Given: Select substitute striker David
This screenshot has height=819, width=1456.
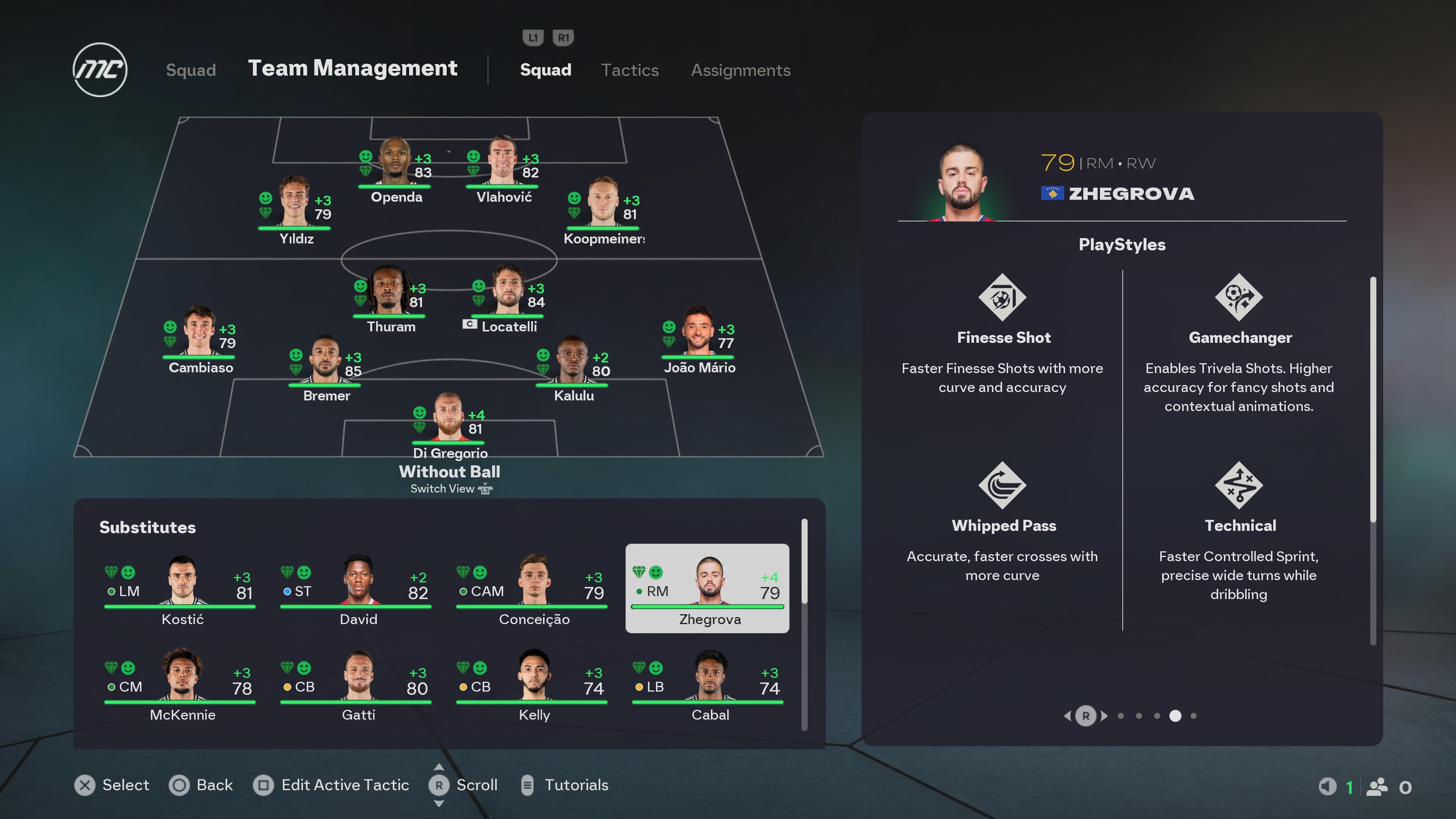Looking at the screenshot, I should (x=358, y=588).
